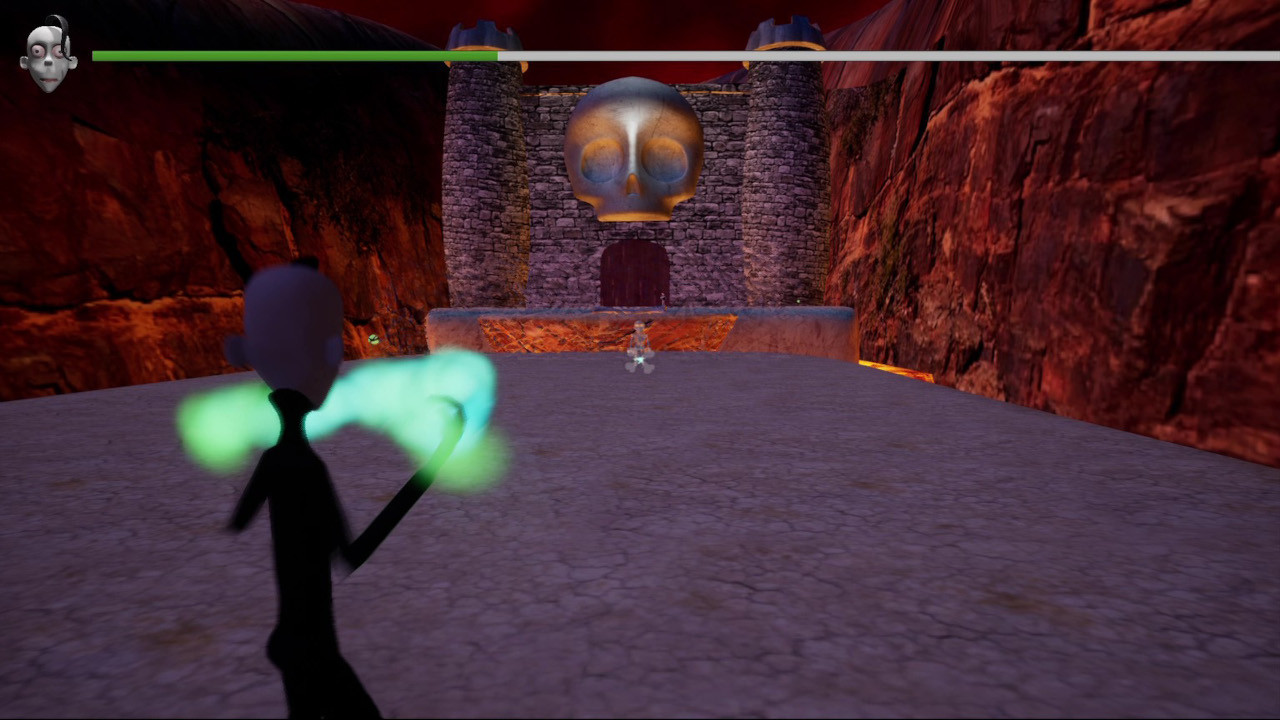Click the green health bar
Screen dimensions: 1280x720
coord(290,56)
